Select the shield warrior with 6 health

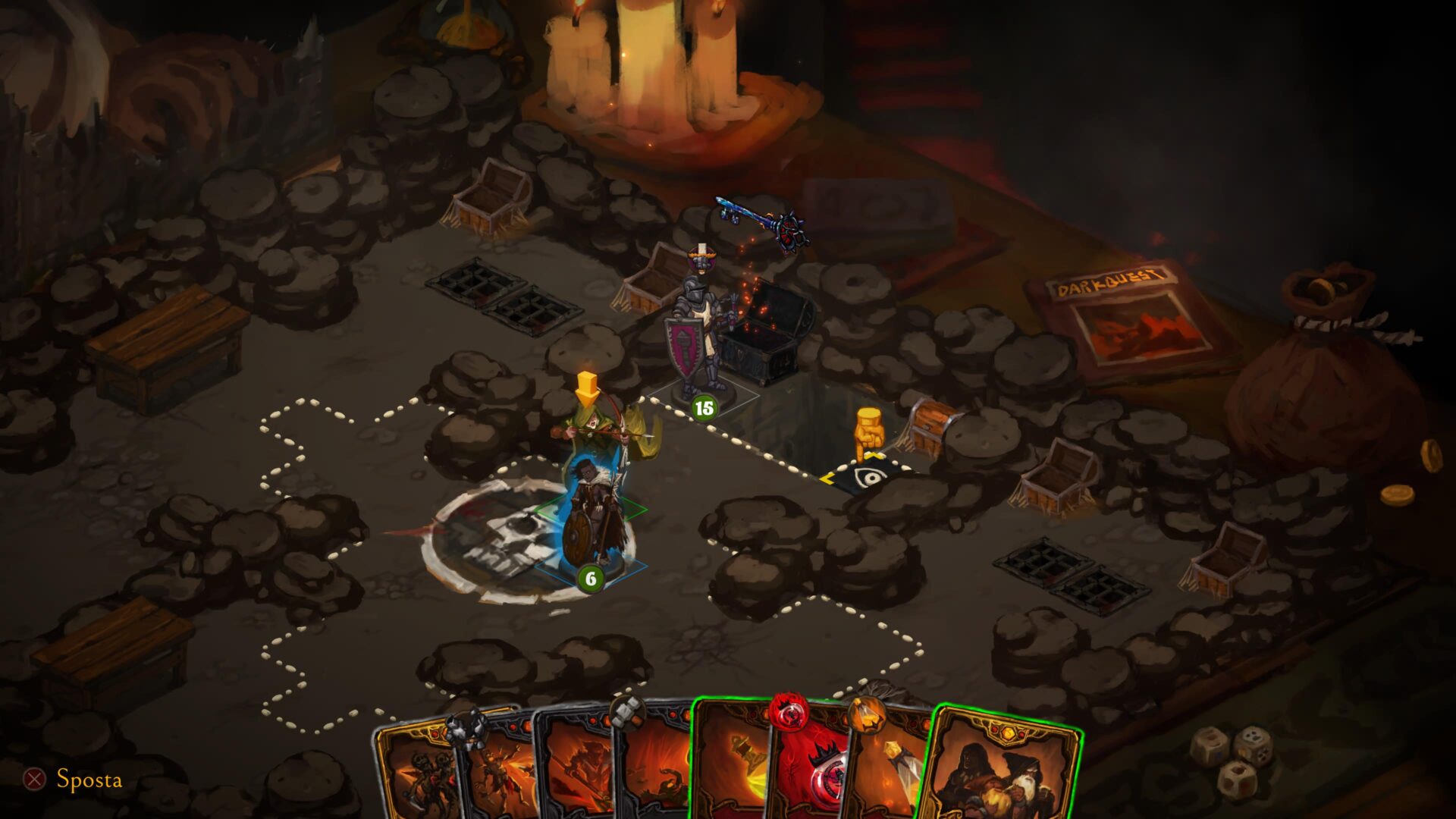click(591, 516)
